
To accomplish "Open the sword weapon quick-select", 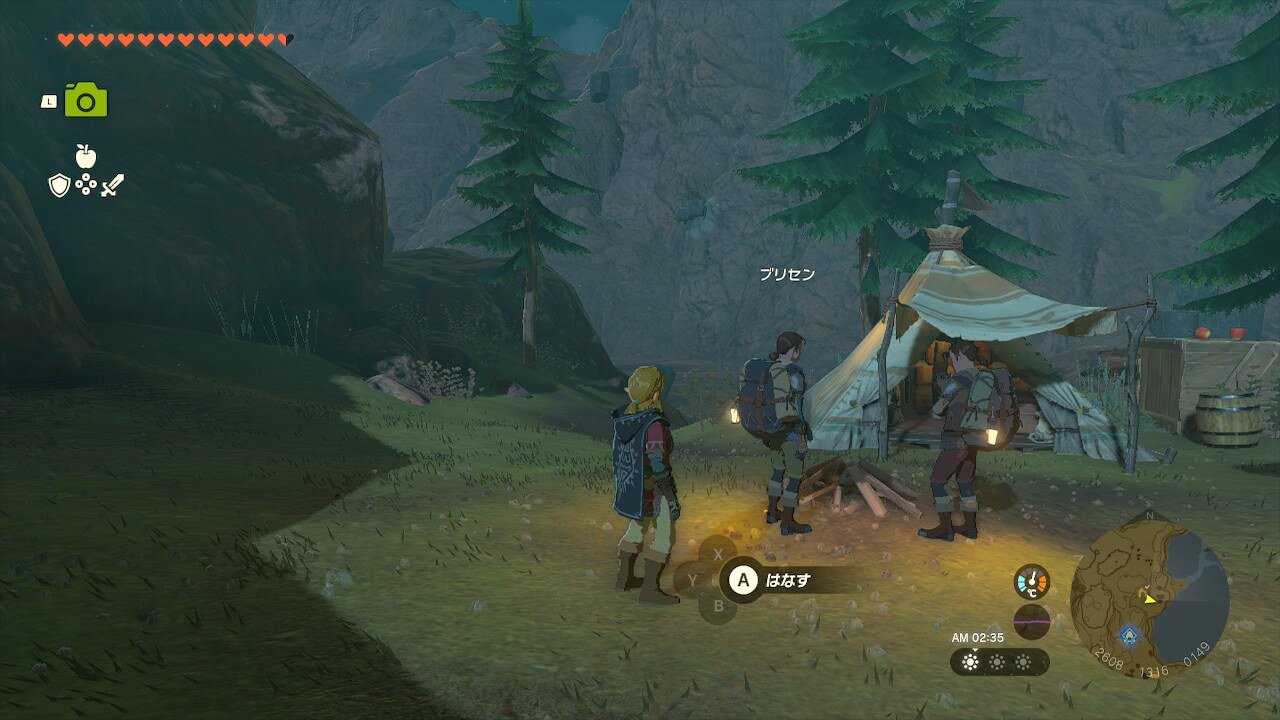I will [x=111, y=185].
